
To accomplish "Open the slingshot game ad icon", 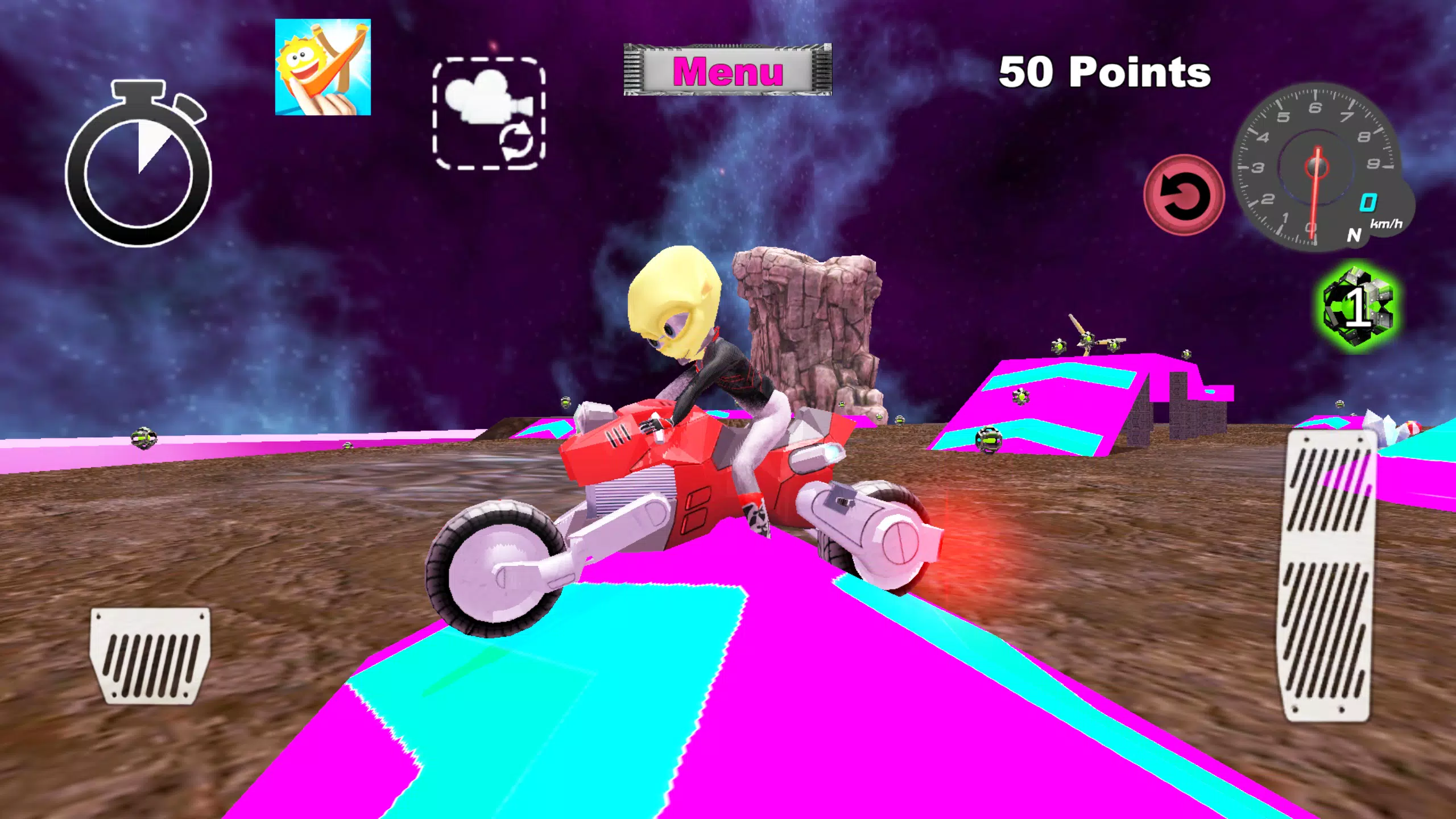I will tap(322, 68).
